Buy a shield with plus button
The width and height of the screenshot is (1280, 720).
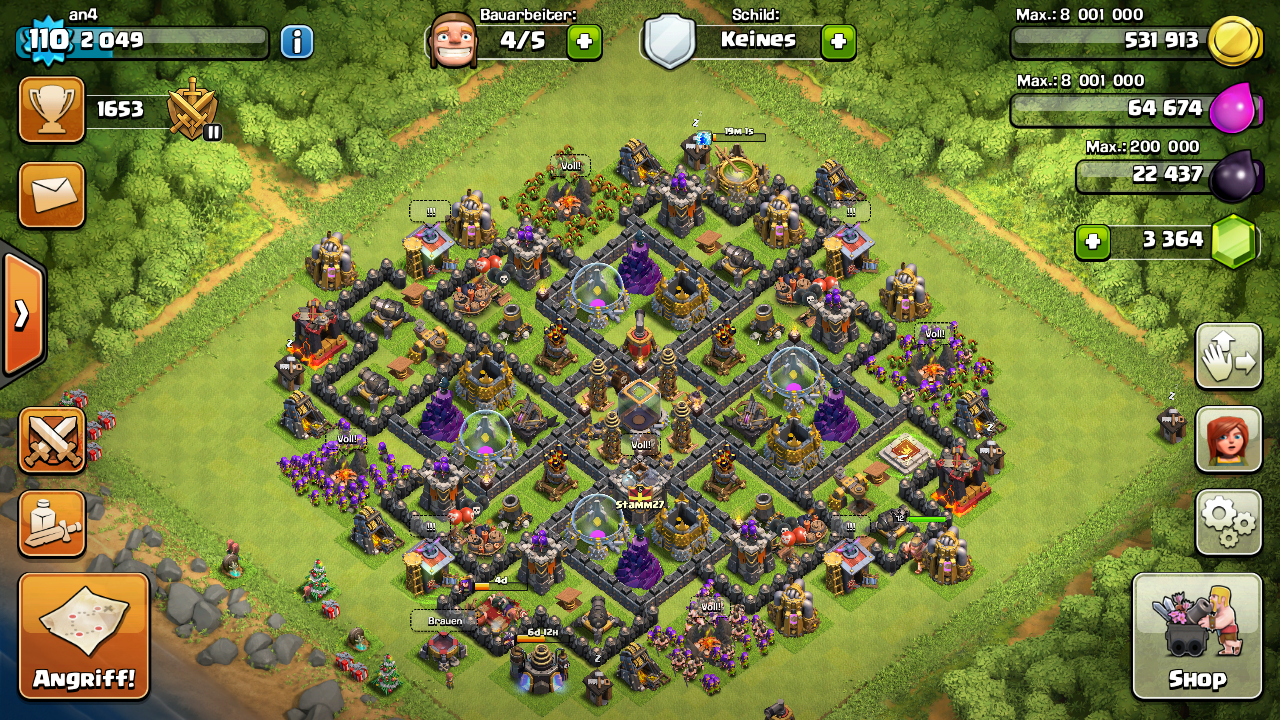click(838, 42)
